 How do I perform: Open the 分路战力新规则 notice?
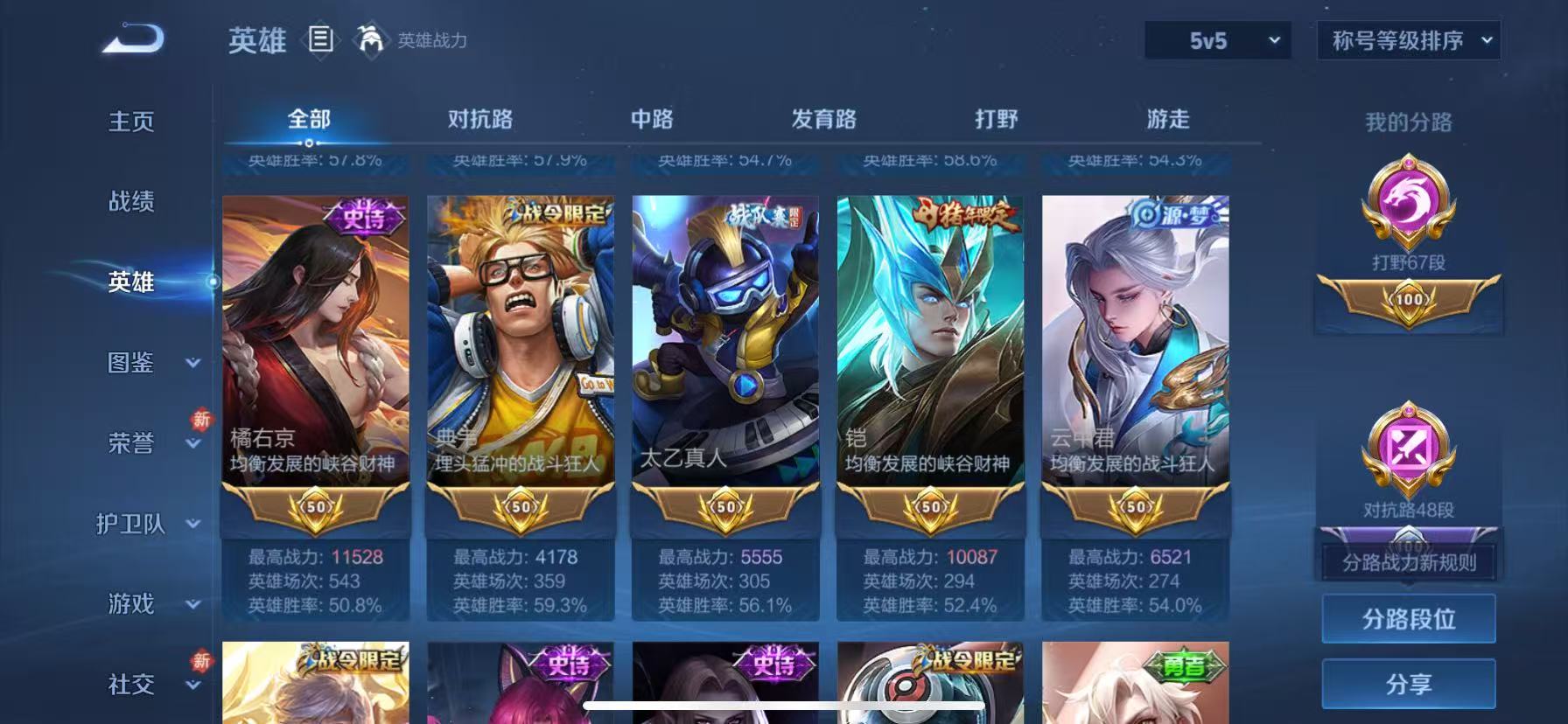[x=1408, y=564]
